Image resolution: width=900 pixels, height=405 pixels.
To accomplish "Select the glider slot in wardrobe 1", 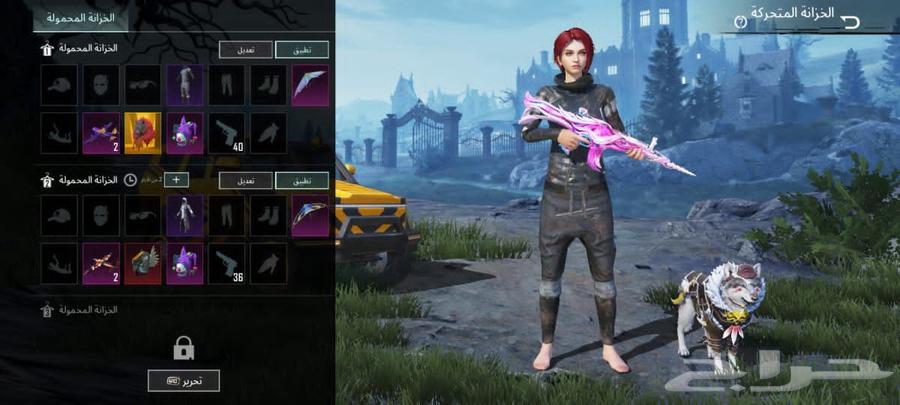I will pyautogui.click(x=310, y=86).
